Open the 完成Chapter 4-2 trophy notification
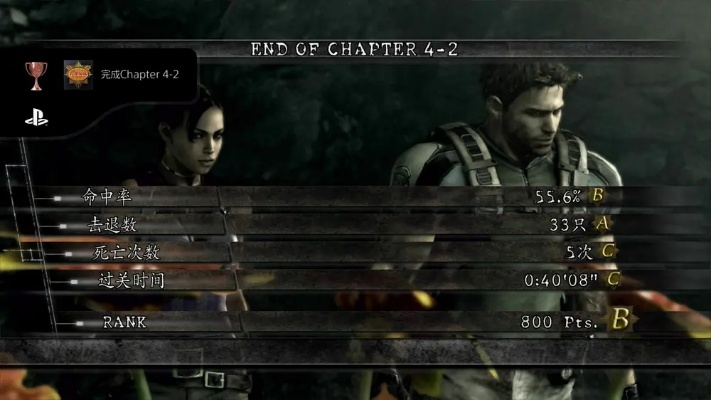The height and width of the screenshot is (400, 711). point(139,75)
